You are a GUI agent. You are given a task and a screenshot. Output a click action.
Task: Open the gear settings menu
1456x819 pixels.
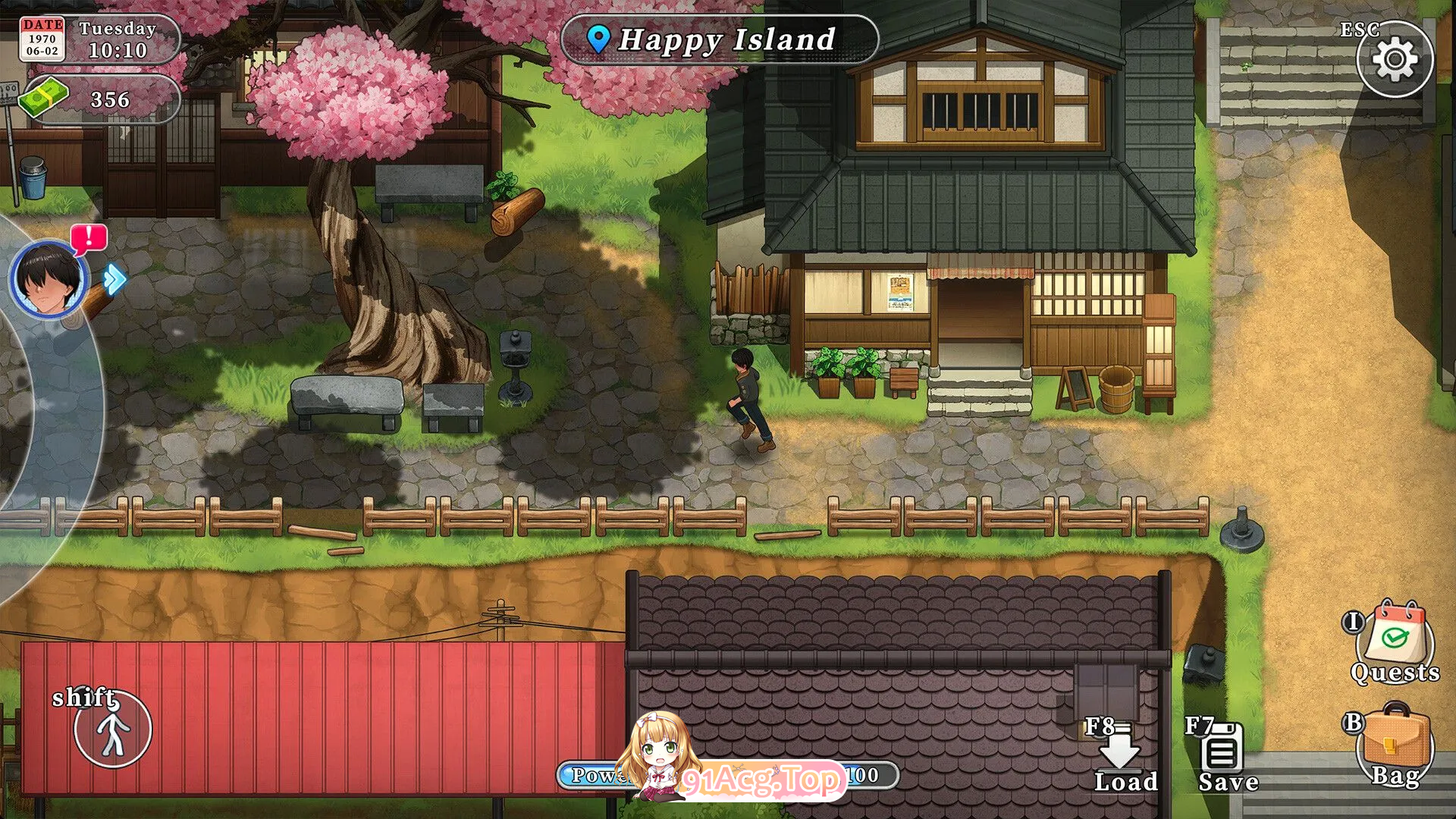(x=1394, y=59)
